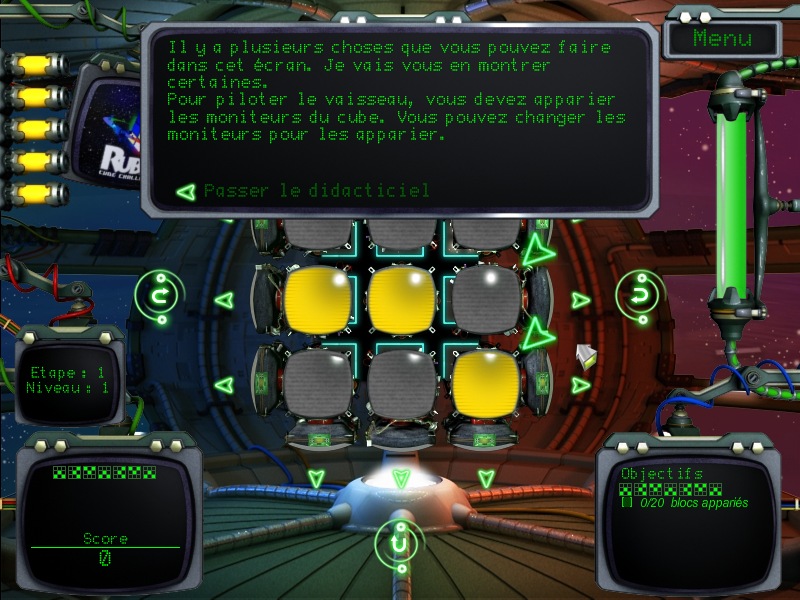800x600 pixels.
Task: Click rotate icon left of the cube
Action: click(157, 295)
